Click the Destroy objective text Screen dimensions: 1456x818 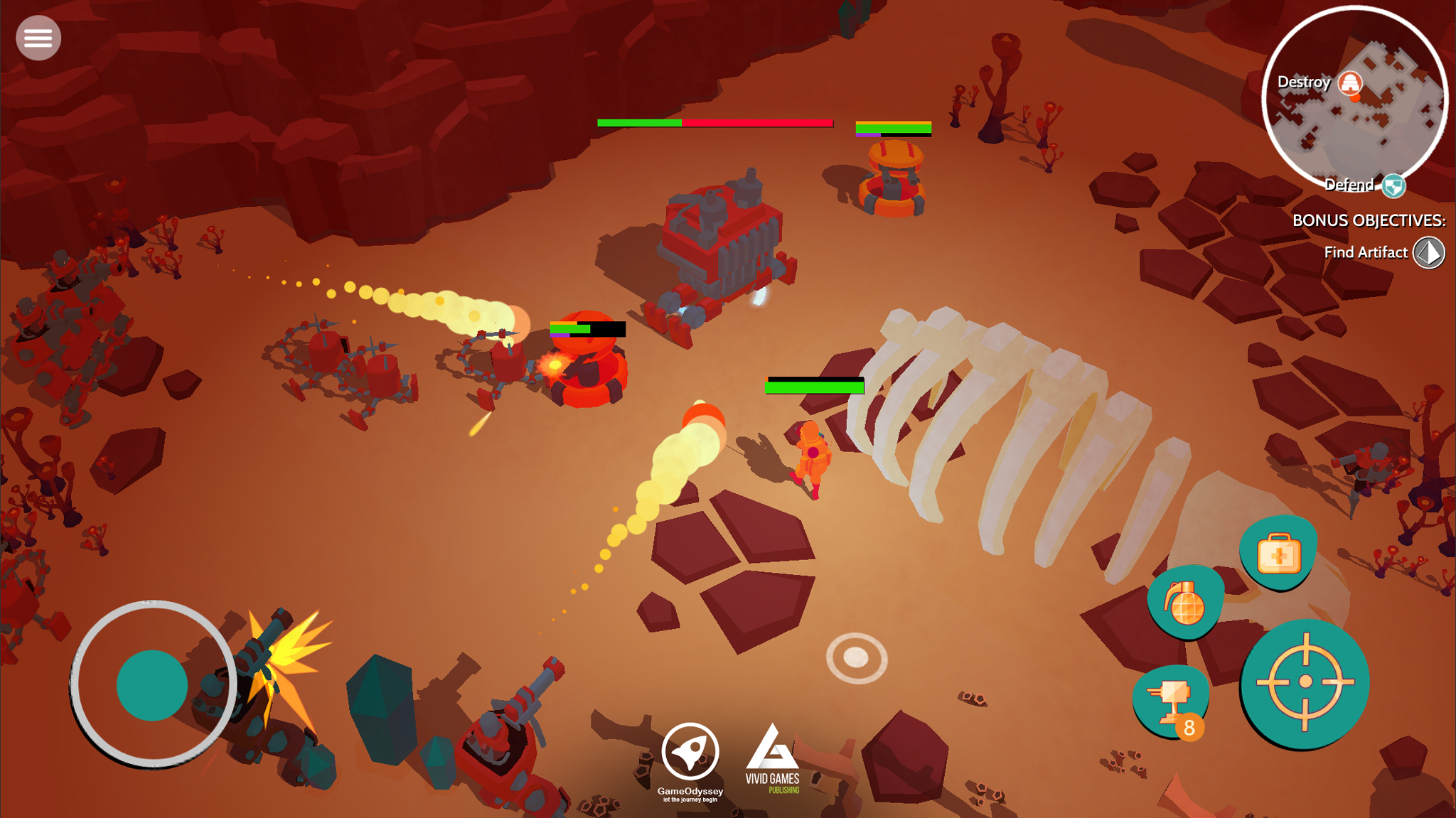tap(1303, 81)
